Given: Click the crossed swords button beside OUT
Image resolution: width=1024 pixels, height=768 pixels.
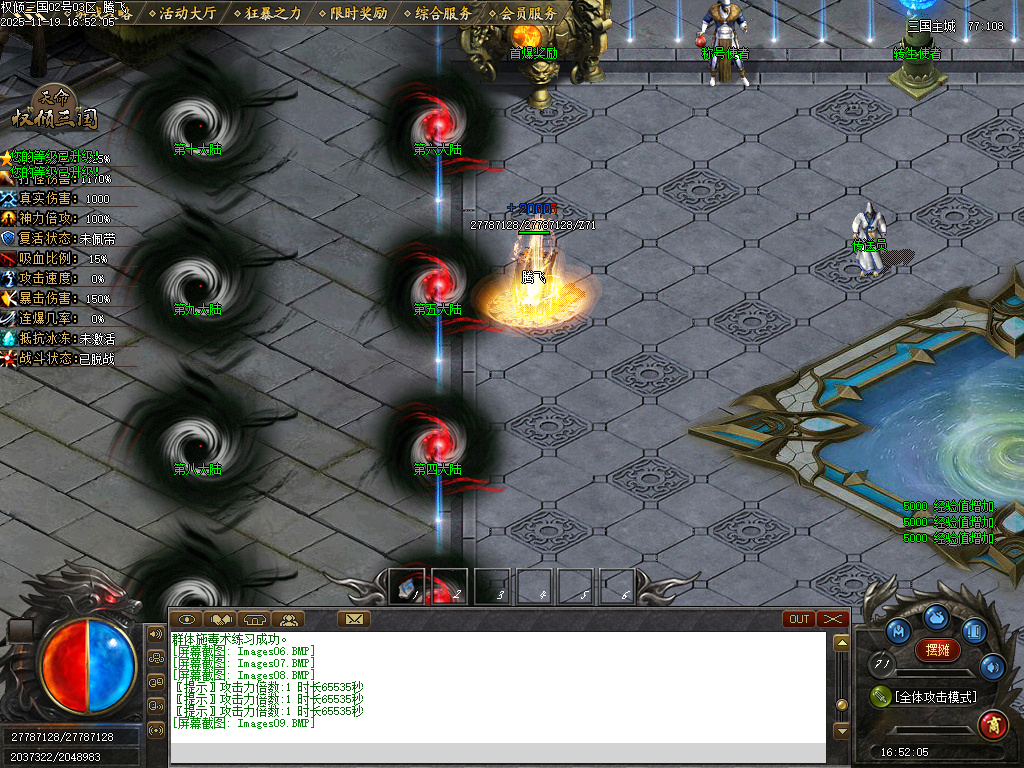Looking at the screenshot, I should coord(833,619).
